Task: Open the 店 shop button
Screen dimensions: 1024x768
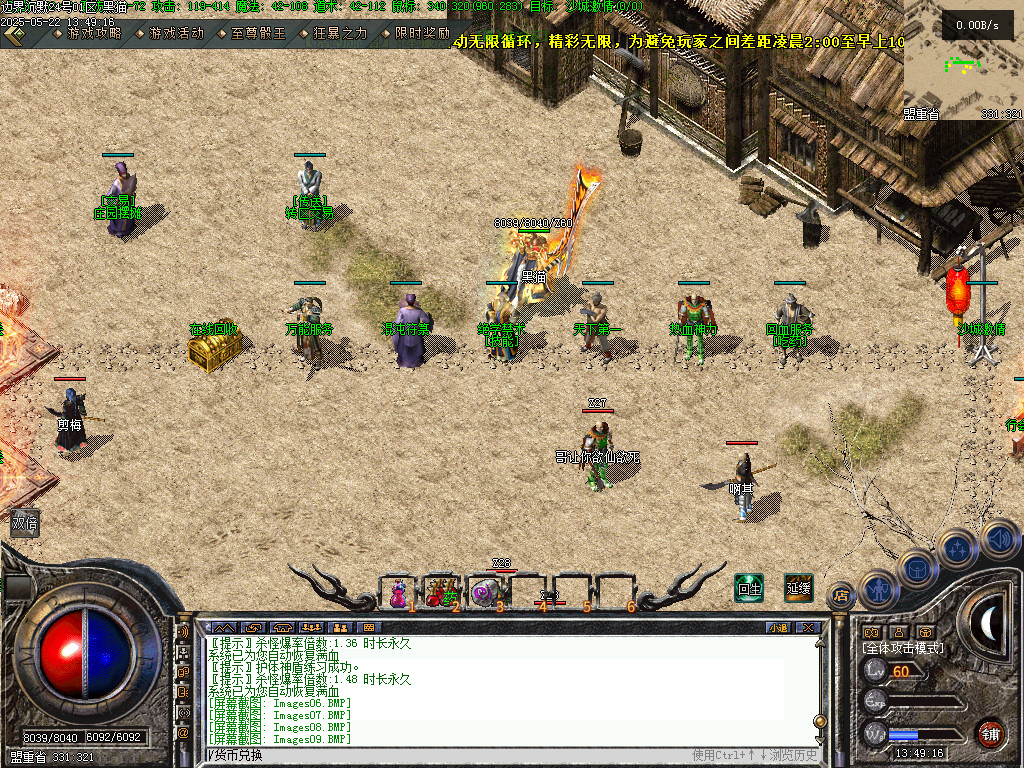Action: coord(841,596)
